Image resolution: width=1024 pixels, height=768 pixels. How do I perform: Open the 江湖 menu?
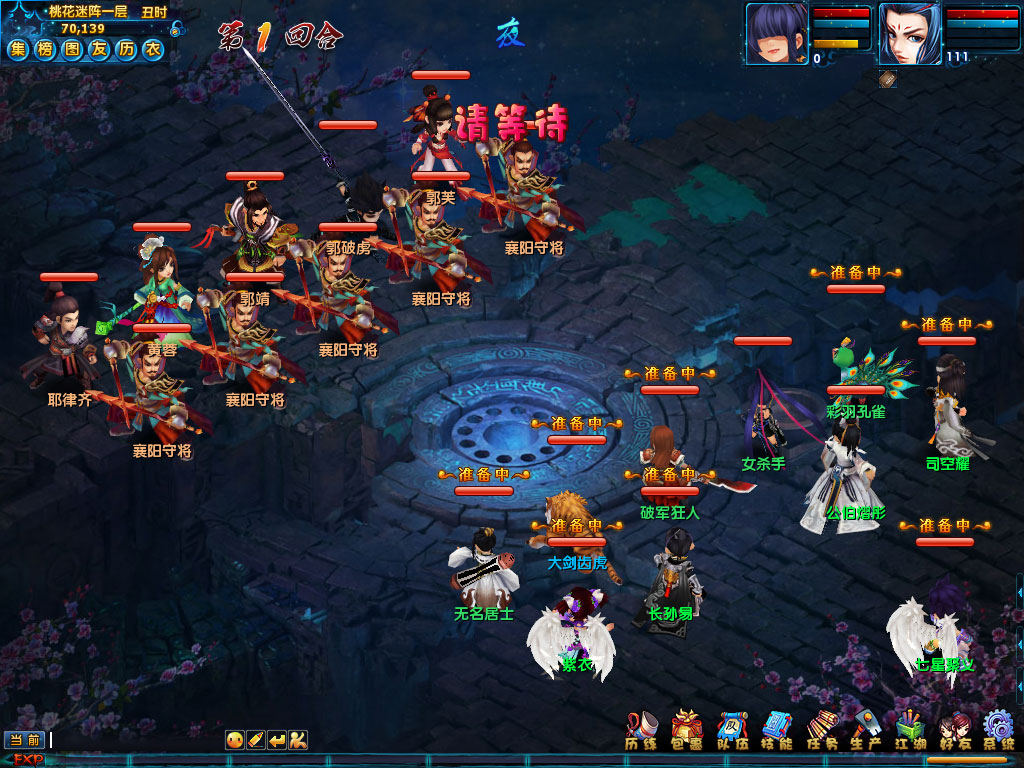(911, 731)
